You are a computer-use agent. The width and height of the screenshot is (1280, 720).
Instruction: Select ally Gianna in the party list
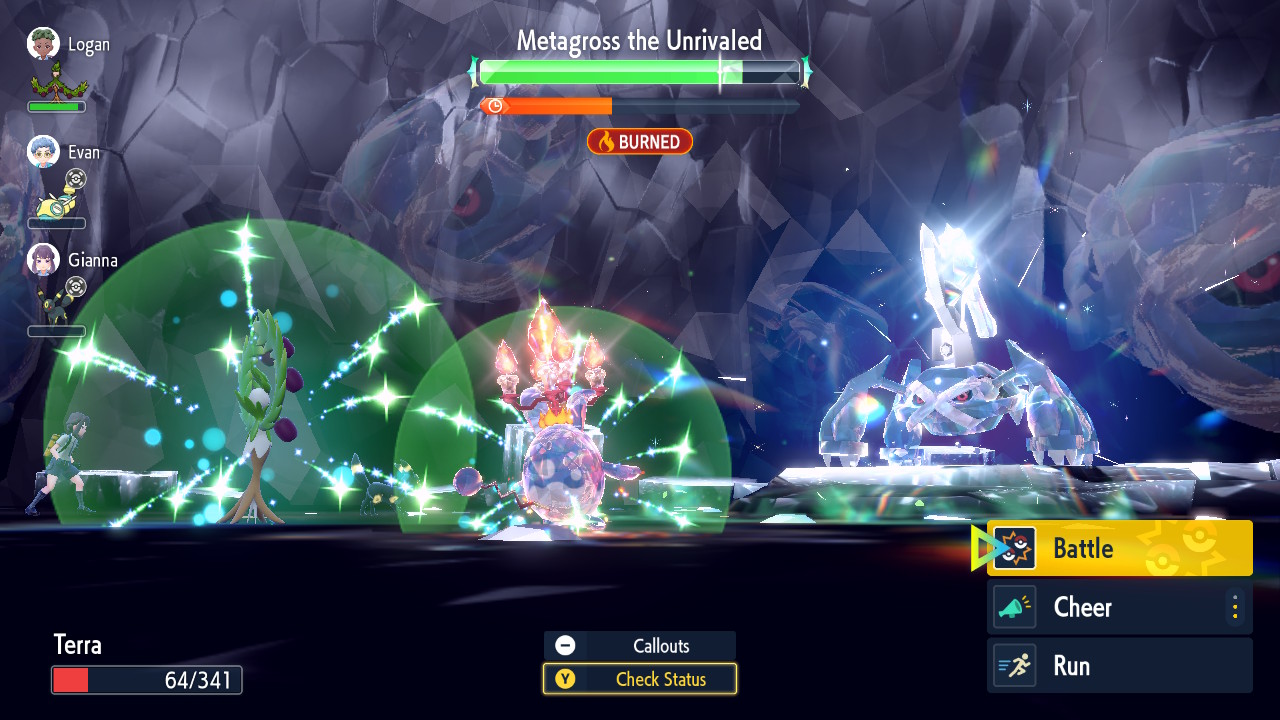[x=72, y=261]
